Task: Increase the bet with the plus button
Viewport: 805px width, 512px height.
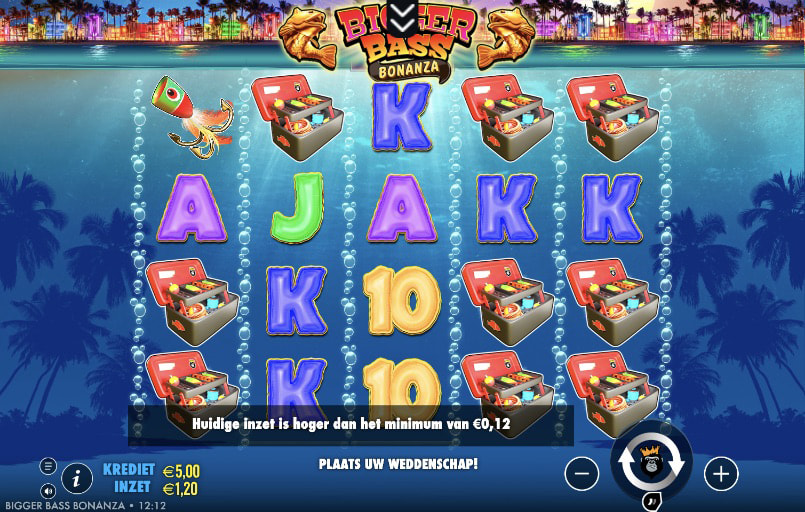Action: tap(721, 473)
